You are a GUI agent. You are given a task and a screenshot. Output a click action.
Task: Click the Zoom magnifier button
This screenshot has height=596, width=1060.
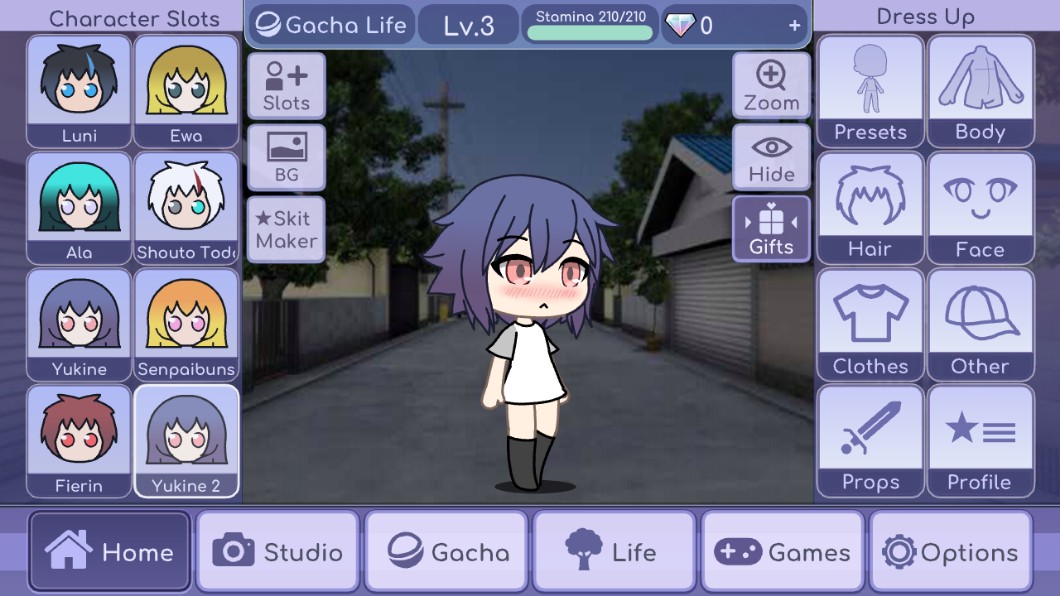click(771, 85)
